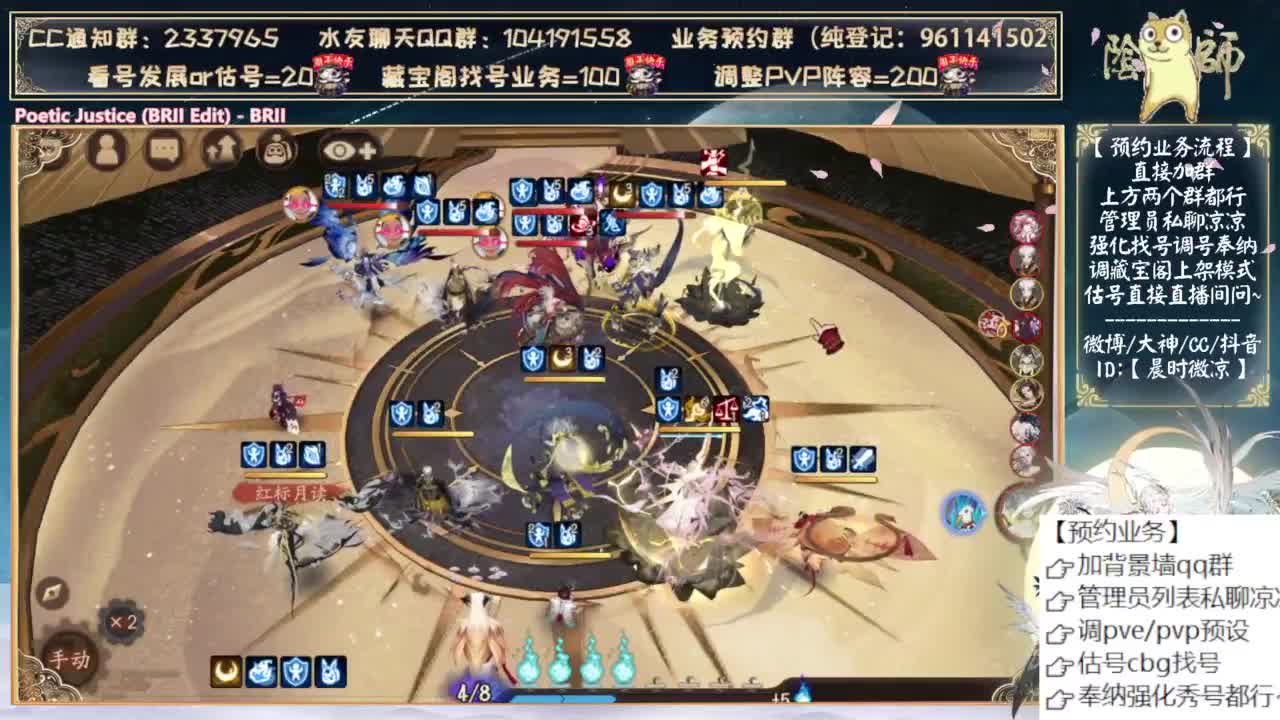Select the golden moon onibi skill icon
This screenshot has width=1280, height=720.
[224, 670]
